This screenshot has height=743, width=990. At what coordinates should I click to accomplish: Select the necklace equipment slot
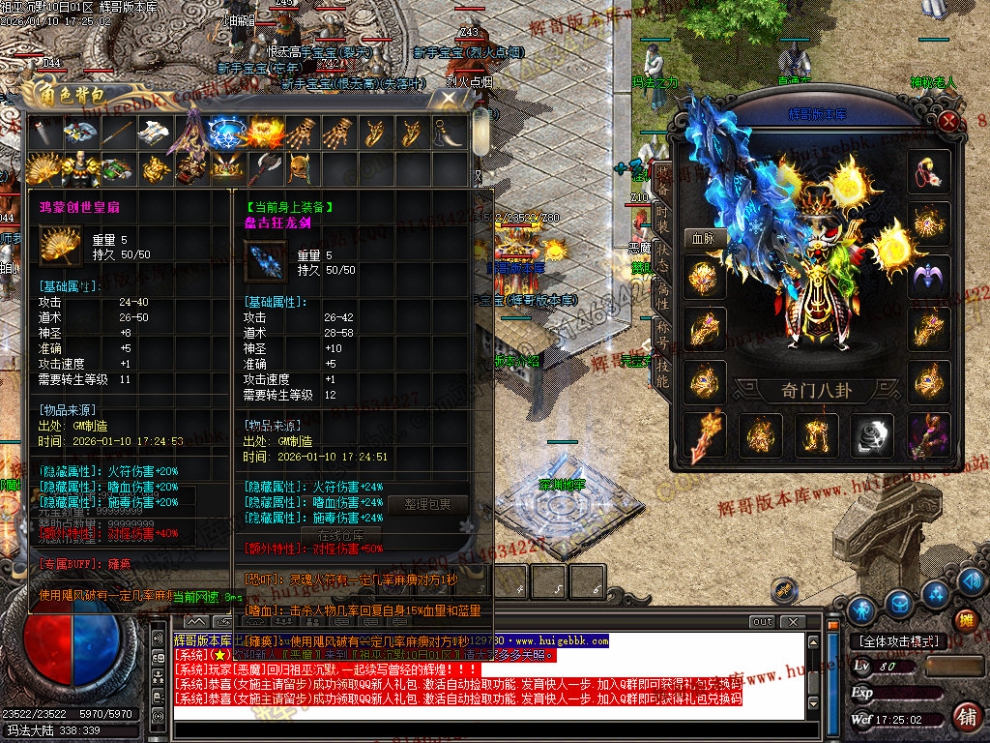click(x=928, y=172)
